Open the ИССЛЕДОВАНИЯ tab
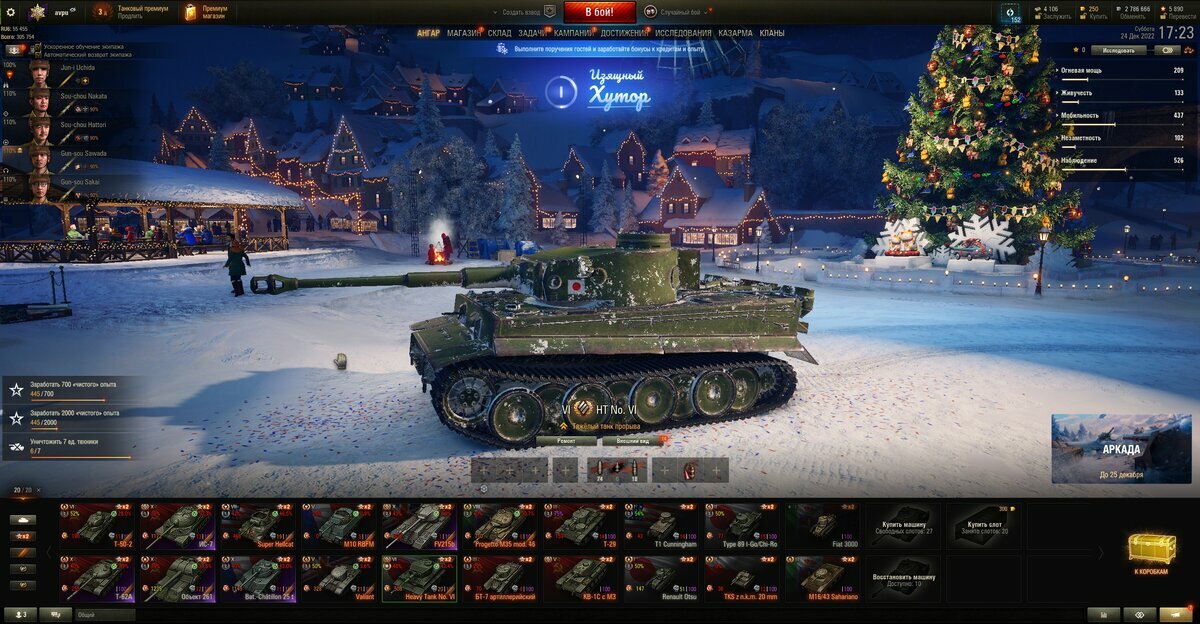Screen dimensions: 1200x624 (x=683, y=33)
